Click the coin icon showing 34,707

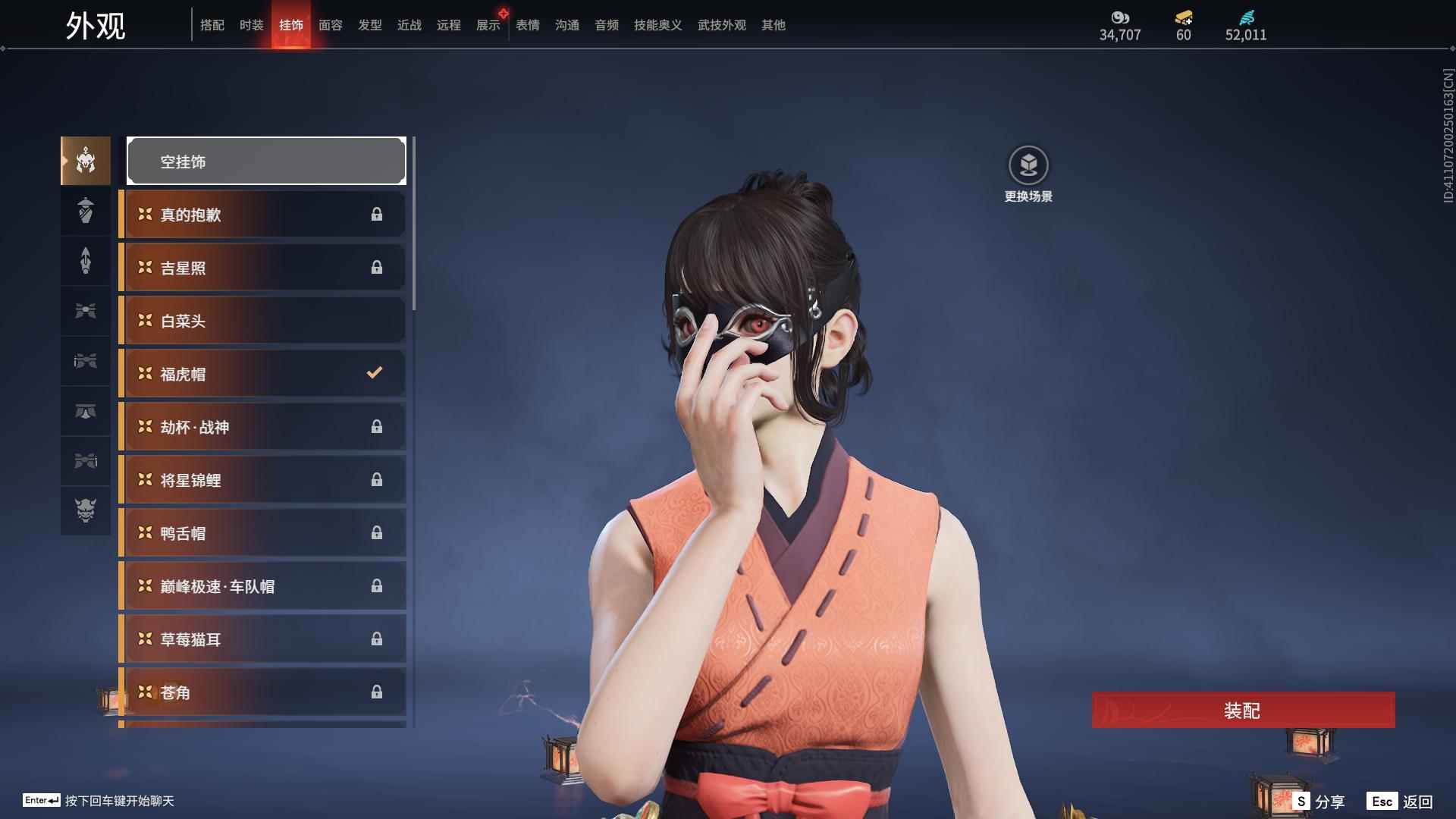tap(1121, 18)
